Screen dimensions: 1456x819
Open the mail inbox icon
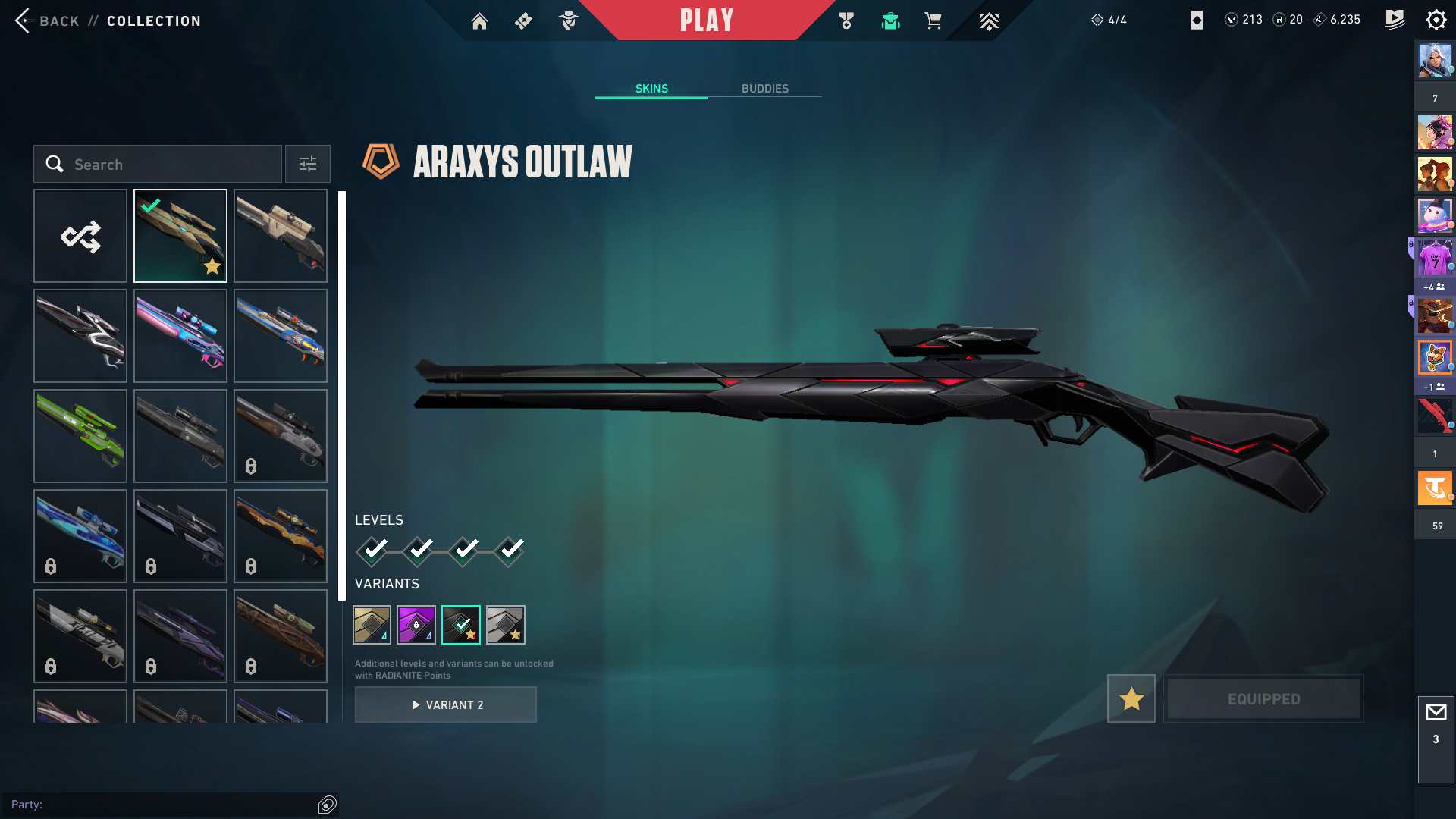[1436, 713]
